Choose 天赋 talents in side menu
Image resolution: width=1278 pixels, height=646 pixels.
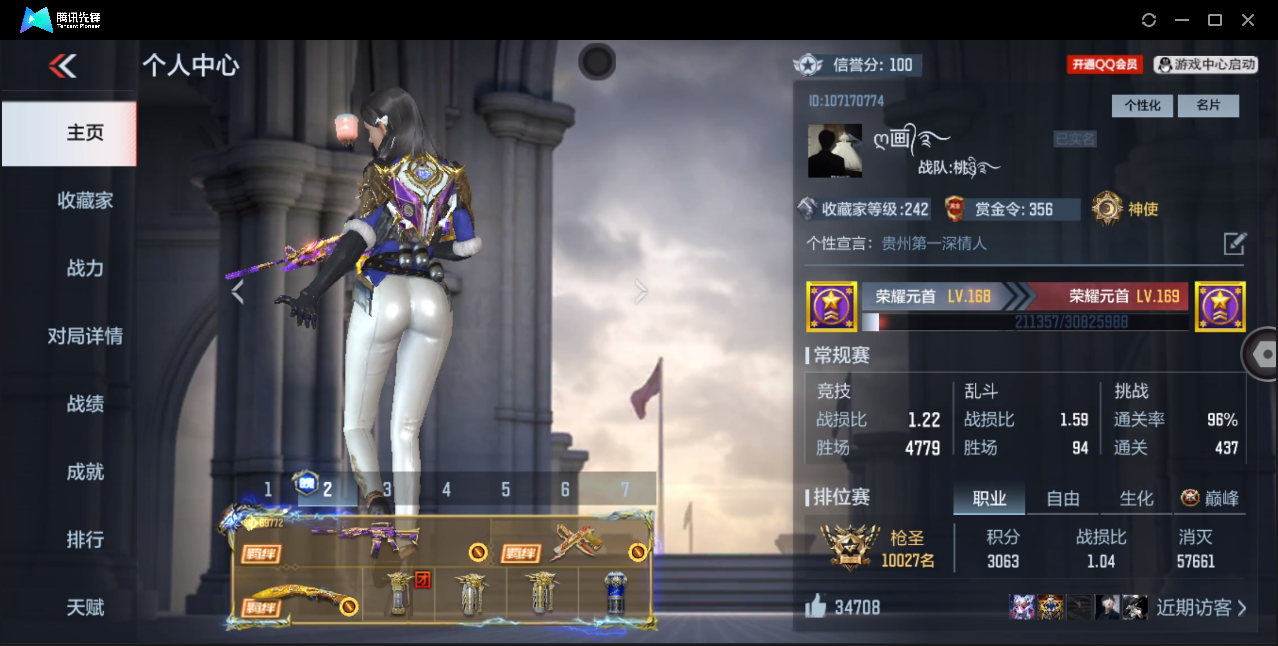tap(85, 607)
